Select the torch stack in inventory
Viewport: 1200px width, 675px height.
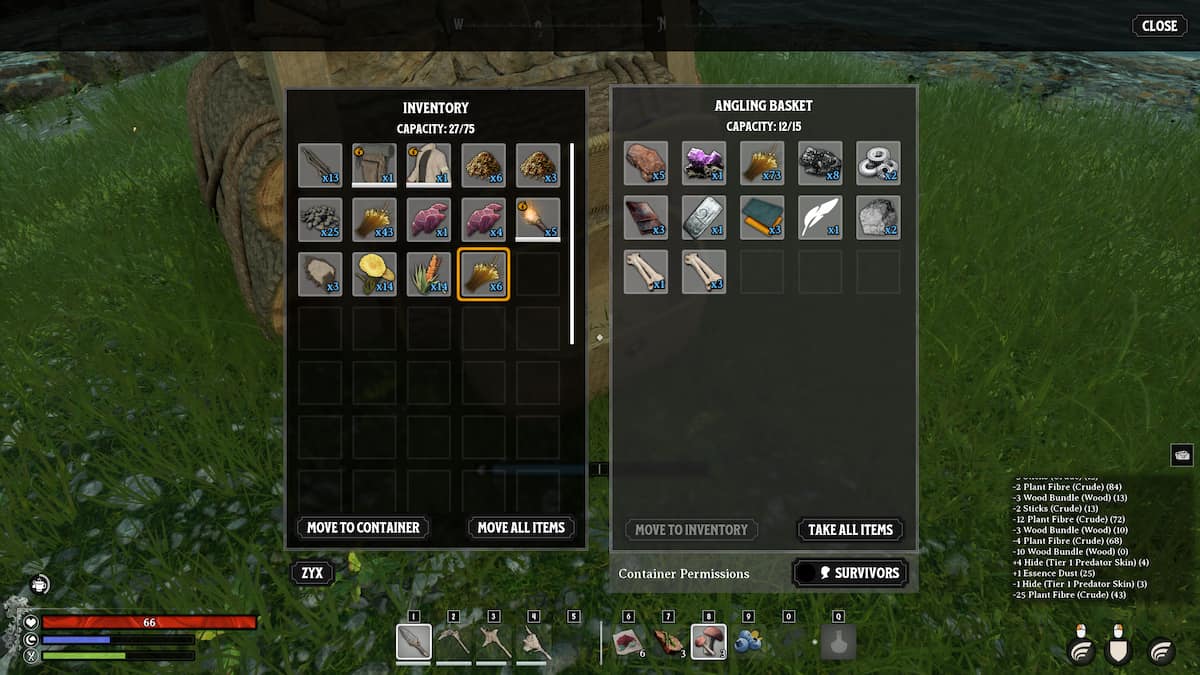point(537,219)
